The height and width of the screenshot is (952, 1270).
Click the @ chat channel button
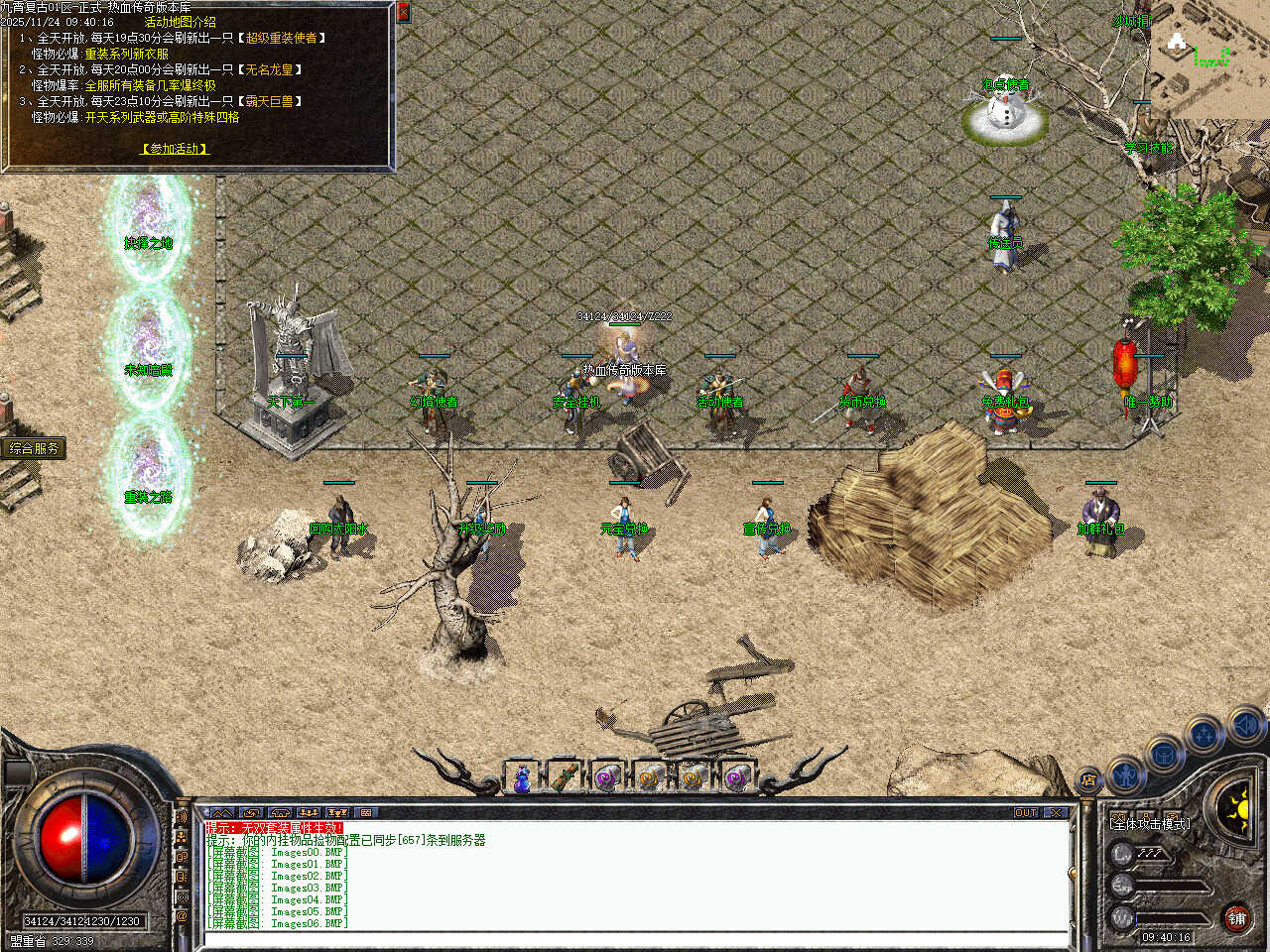182,917
